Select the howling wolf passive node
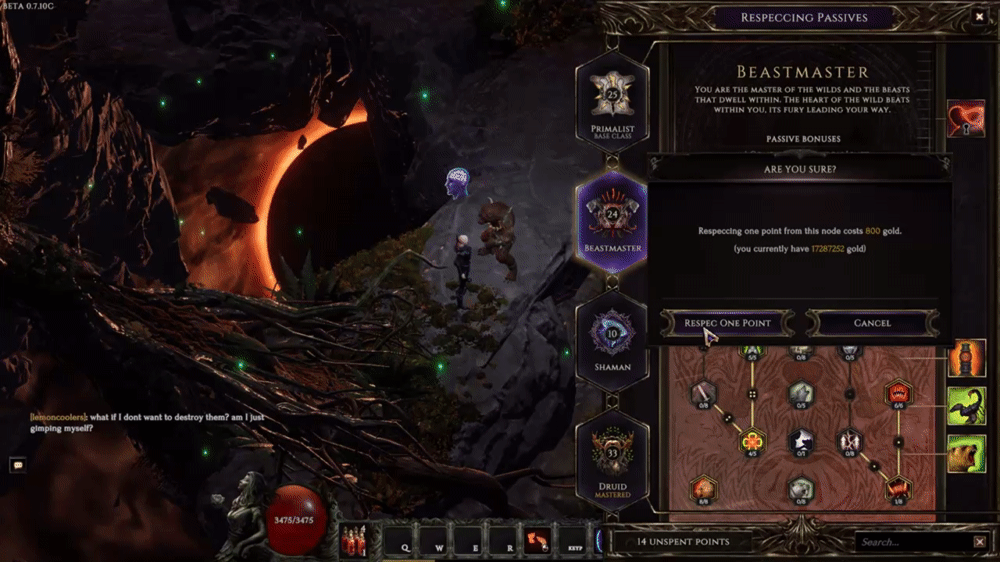1000x562 pixels. pyautogui.click(x=800, y=441)
